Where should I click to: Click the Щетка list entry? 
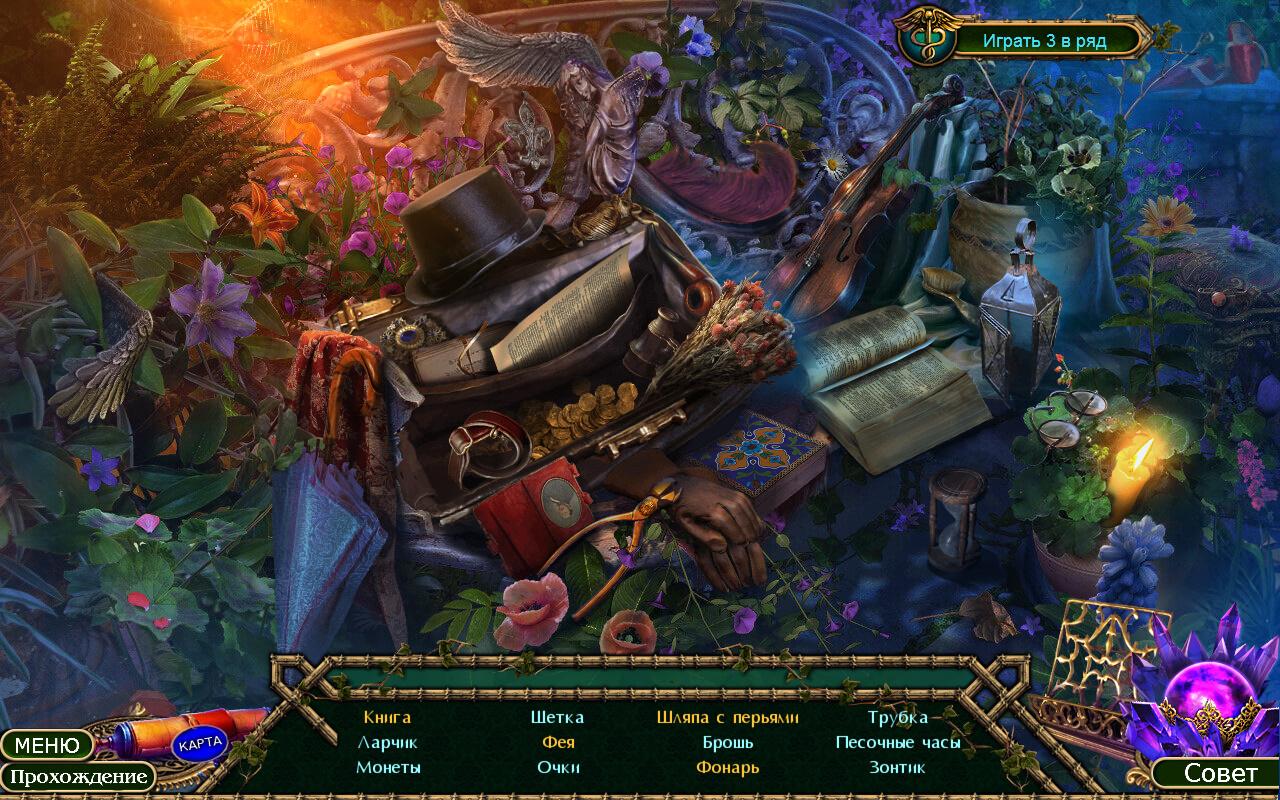tap(557, 717)
